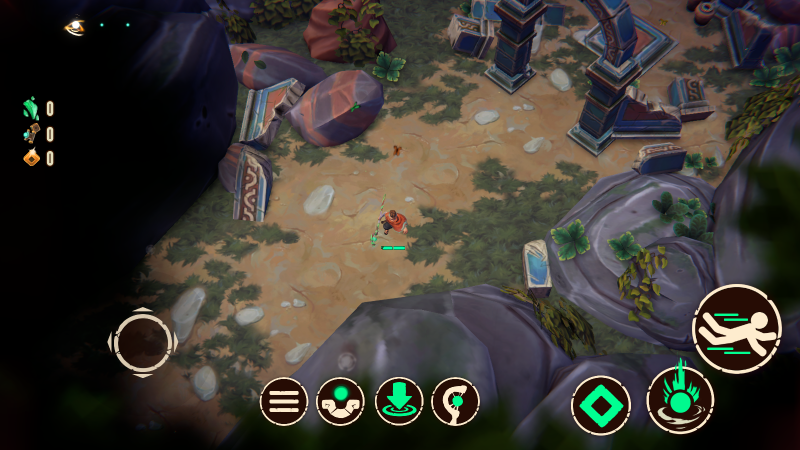The height and width of the screenshot is (450, 800).
Task: Open the three-line hamburger menu
Action: pos(284,402)
